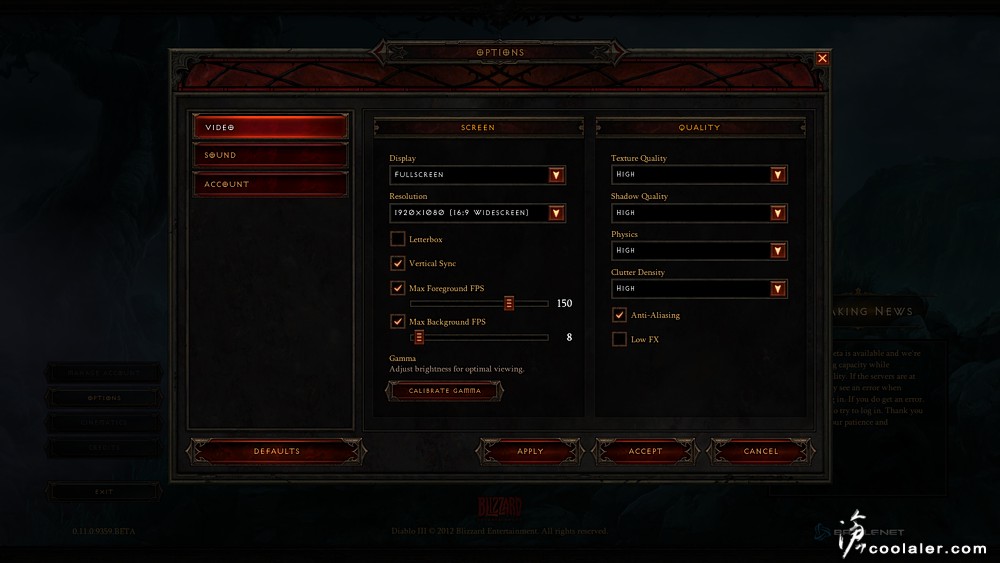Restore settings with the Defaults button
This screenshot has height=563, width=1000.
[276, 451]
